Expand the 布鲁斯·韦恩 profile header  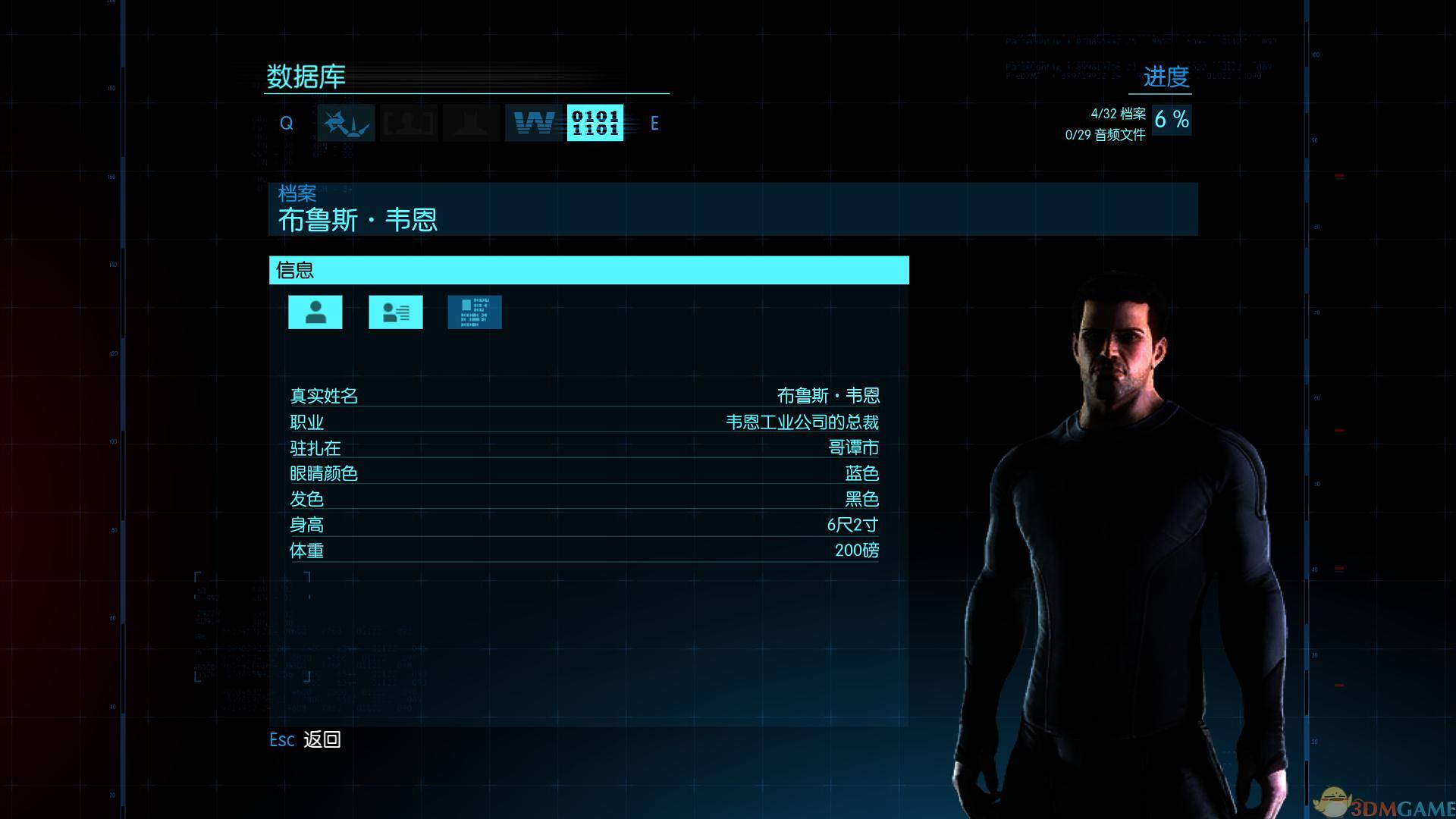358,220
